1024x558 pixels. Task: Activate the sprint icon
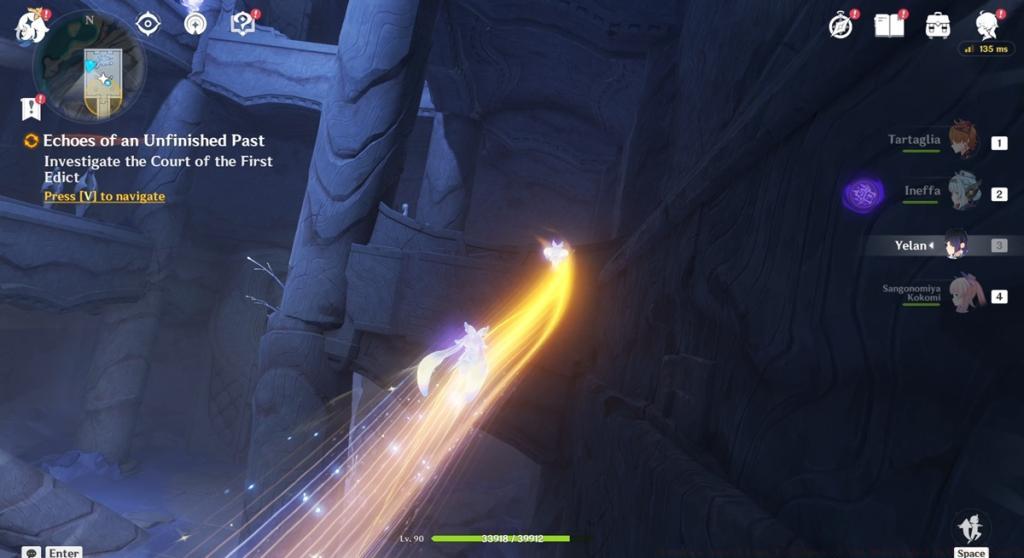970,528
